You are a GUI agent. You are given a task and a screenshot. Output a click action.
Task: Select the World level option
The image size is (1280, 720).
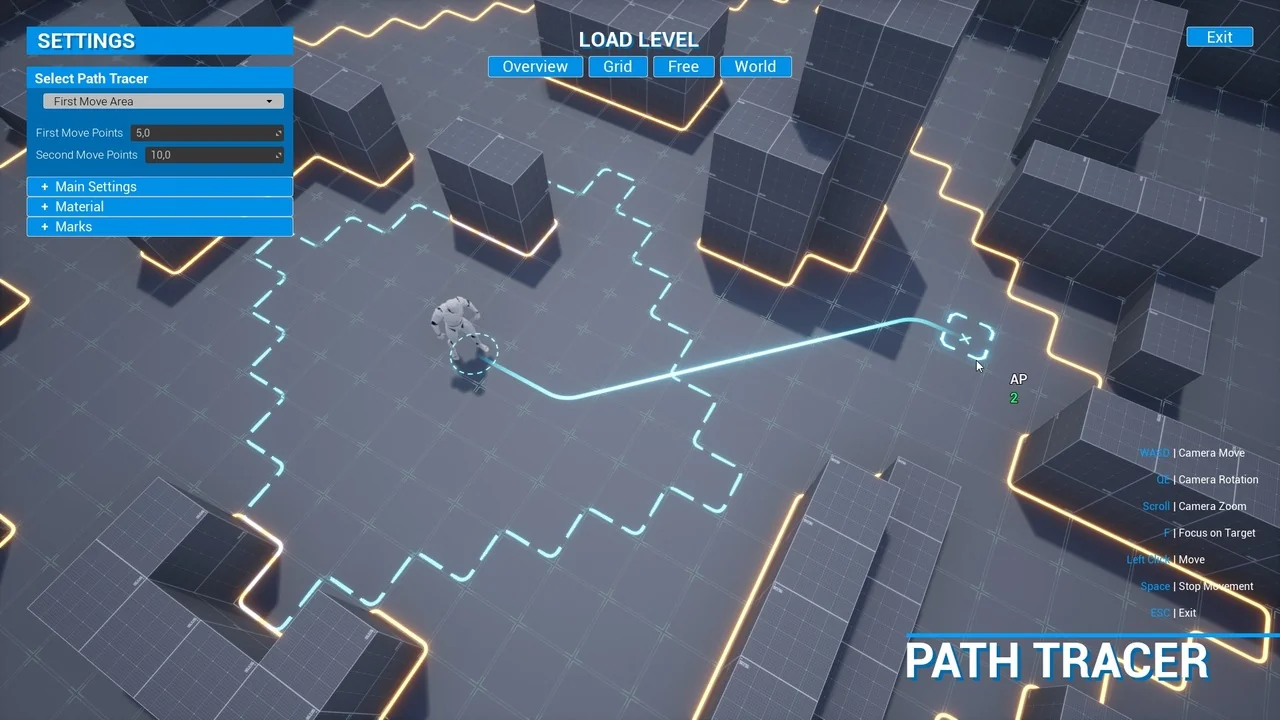point(755,66)
